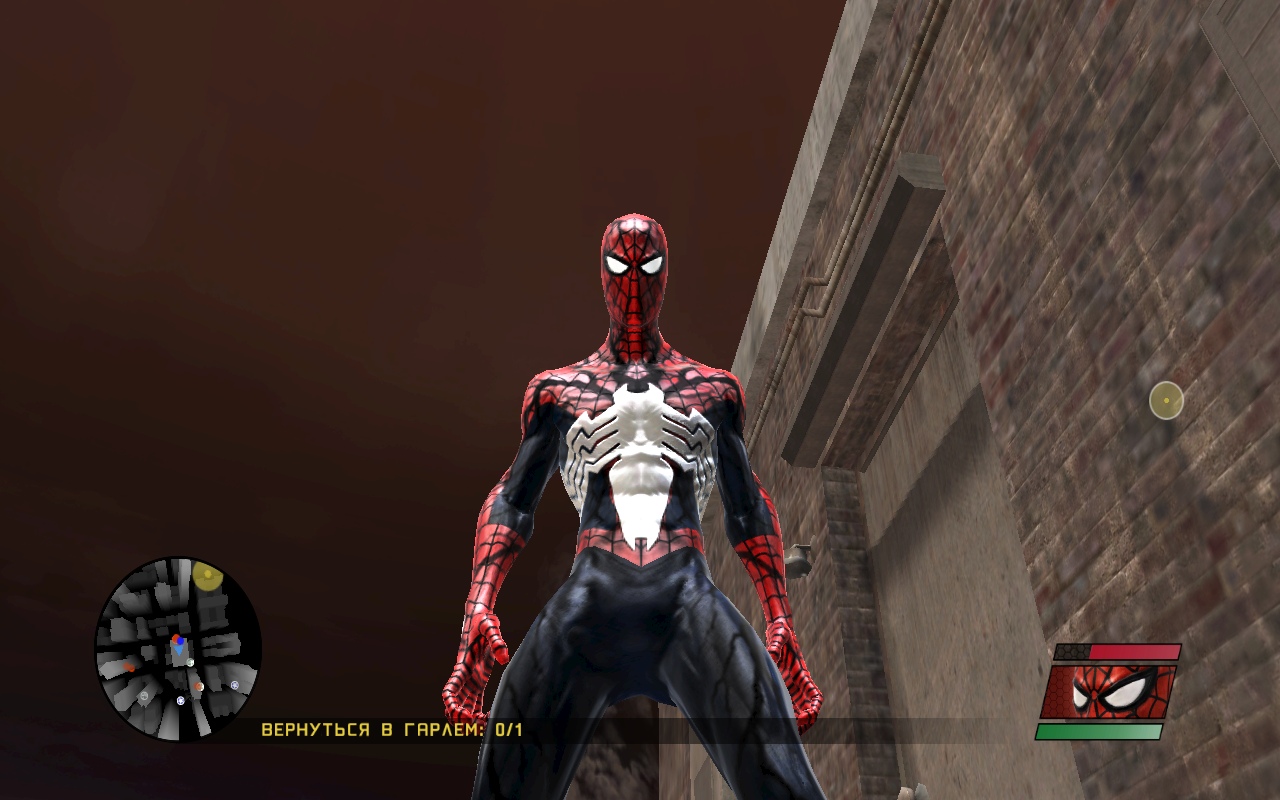Select the yellow objective marker on the minimap

[206, 576]
